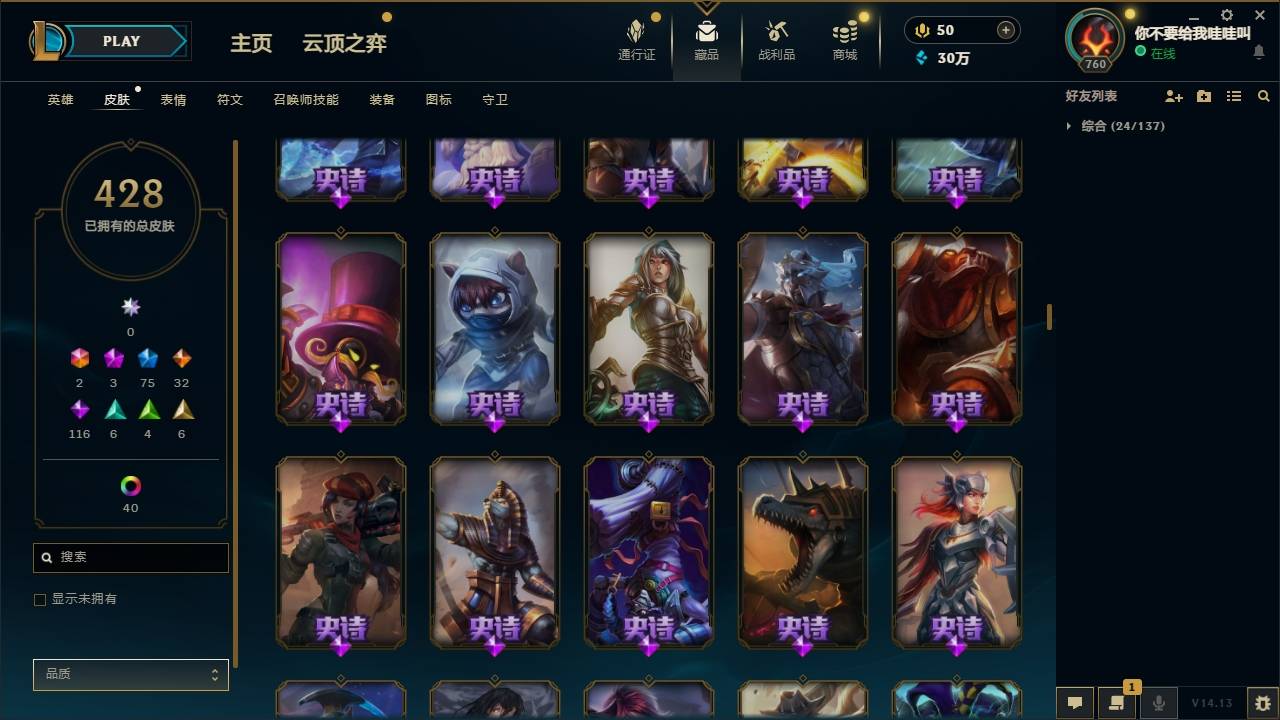Open the chat bubble icon

(x=1075, y=703)
